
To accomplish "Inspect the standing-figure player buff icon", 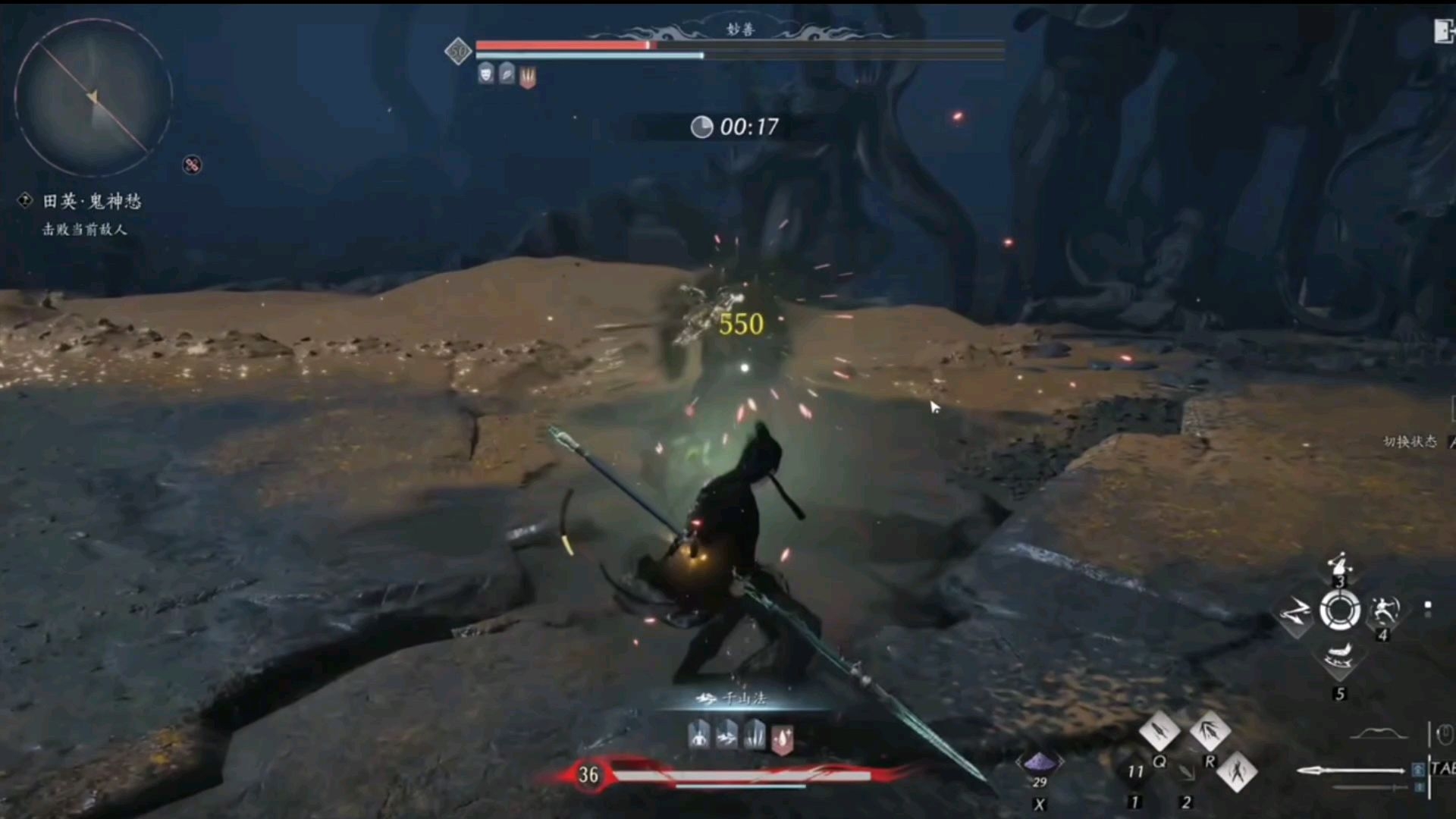I will point(698,735).
